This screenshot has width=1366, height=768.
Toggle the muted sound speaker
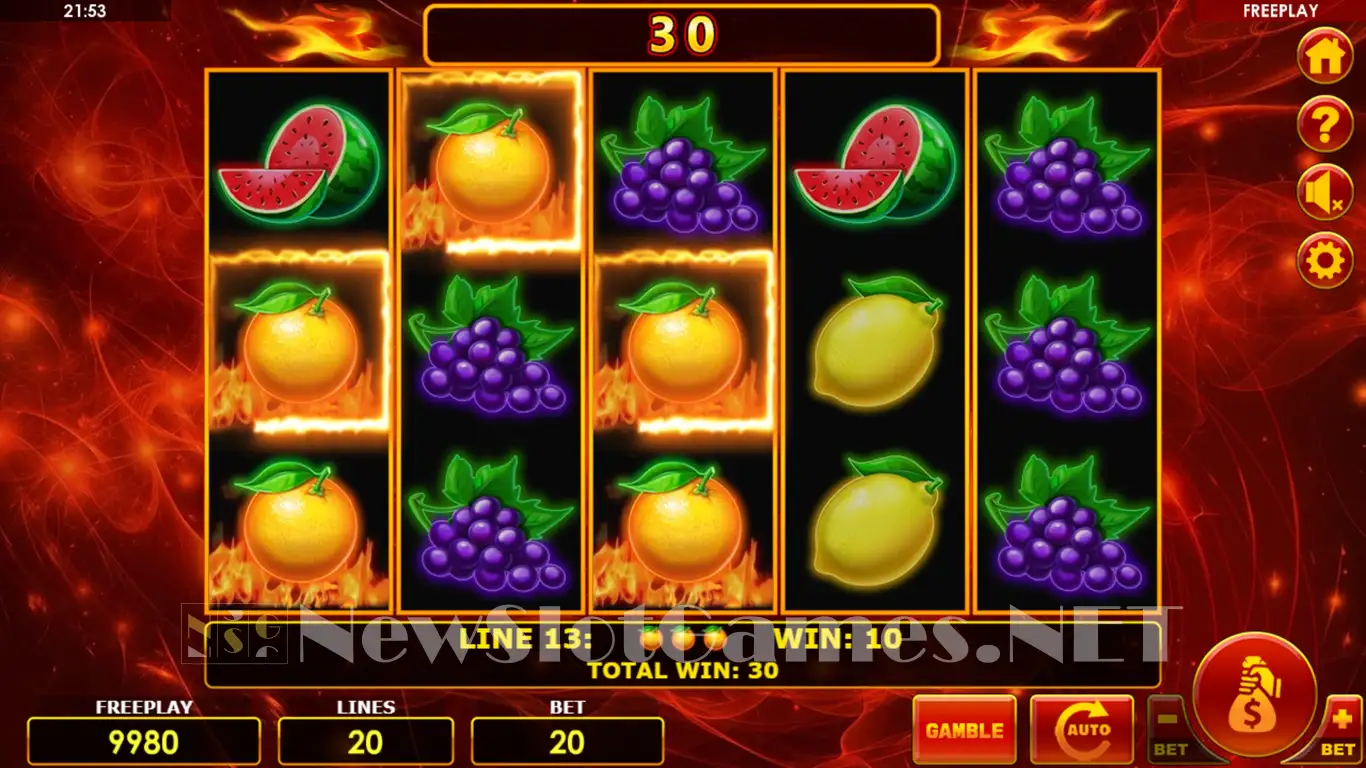coord(1324,193)
